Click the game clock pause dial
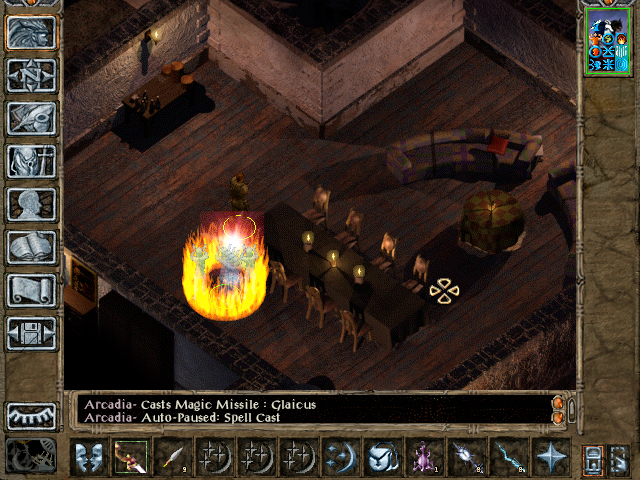Image resolution: width=640 pixels, height=480 pixels. tap(31, 456)
